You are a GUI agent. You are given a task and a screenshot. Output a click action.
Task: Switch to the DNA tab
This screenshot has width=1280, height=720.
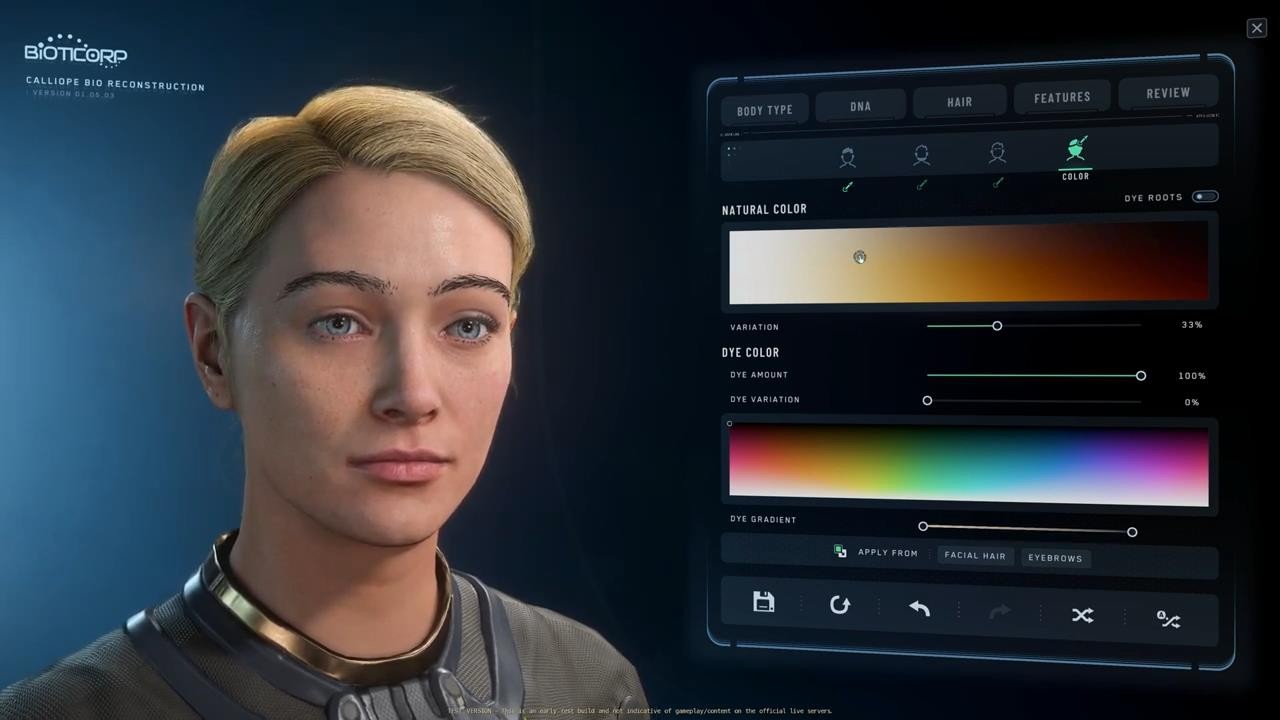click(x=860, y=106)
